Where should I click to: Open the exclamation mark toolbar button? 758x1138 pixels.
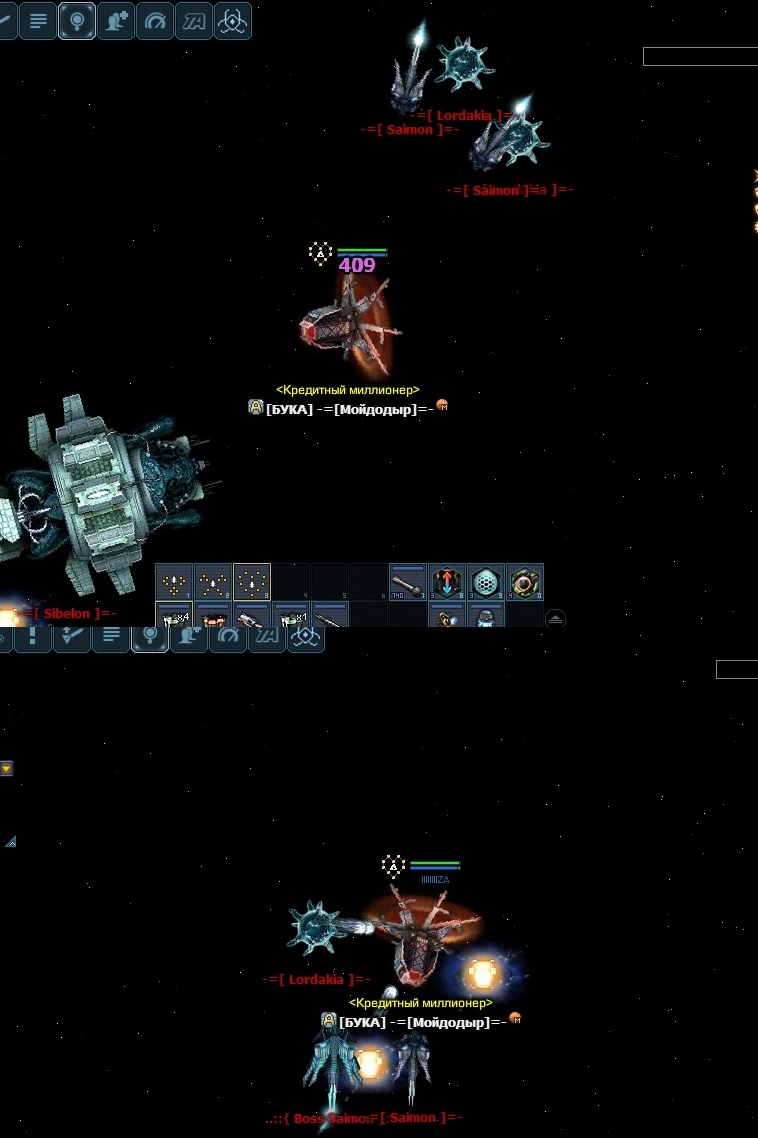pyautogui.click(x=33, y=637)
